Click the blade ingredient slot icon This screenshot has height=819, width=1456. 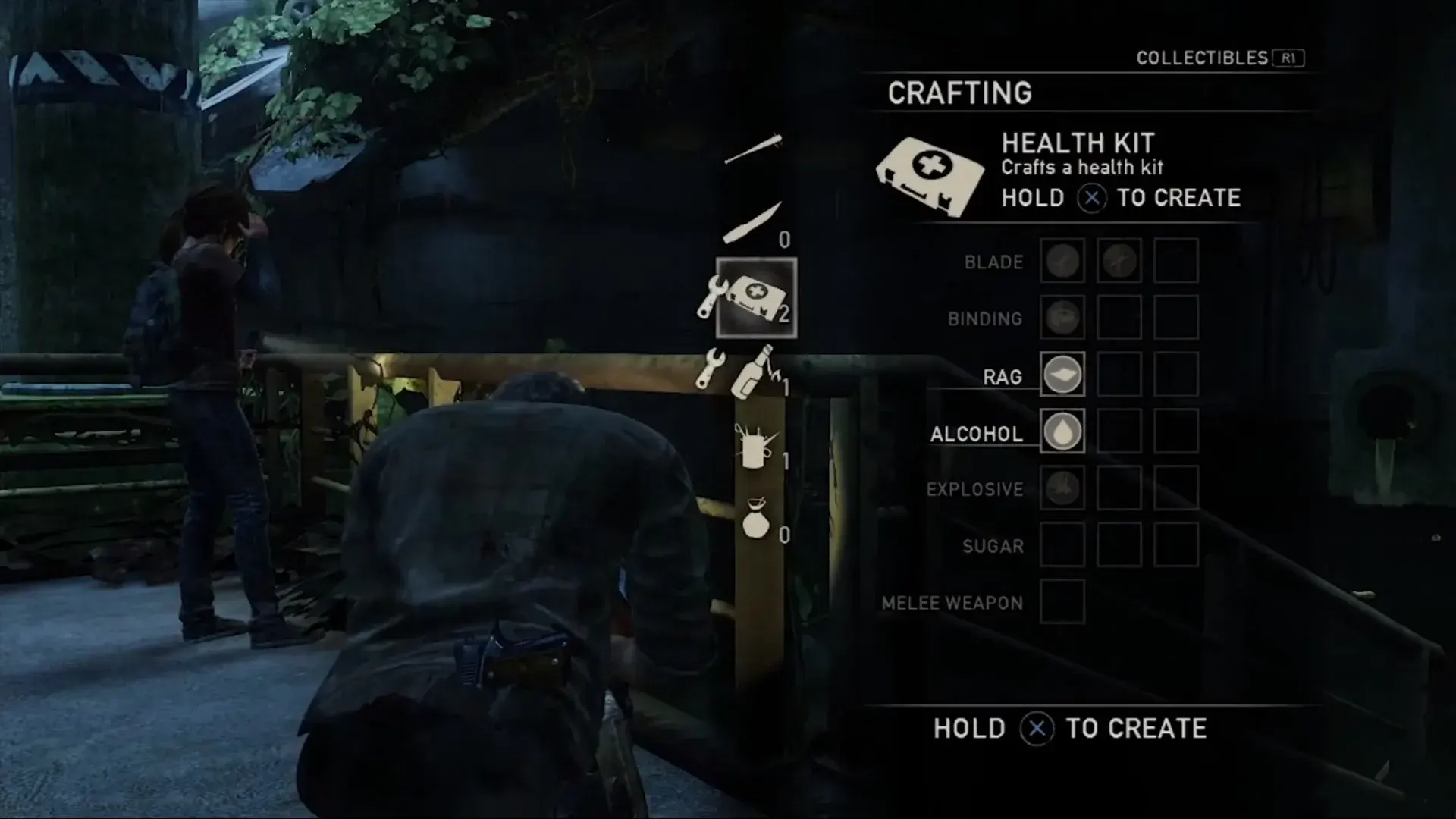pyautogui.click(x=1062, y=262)
